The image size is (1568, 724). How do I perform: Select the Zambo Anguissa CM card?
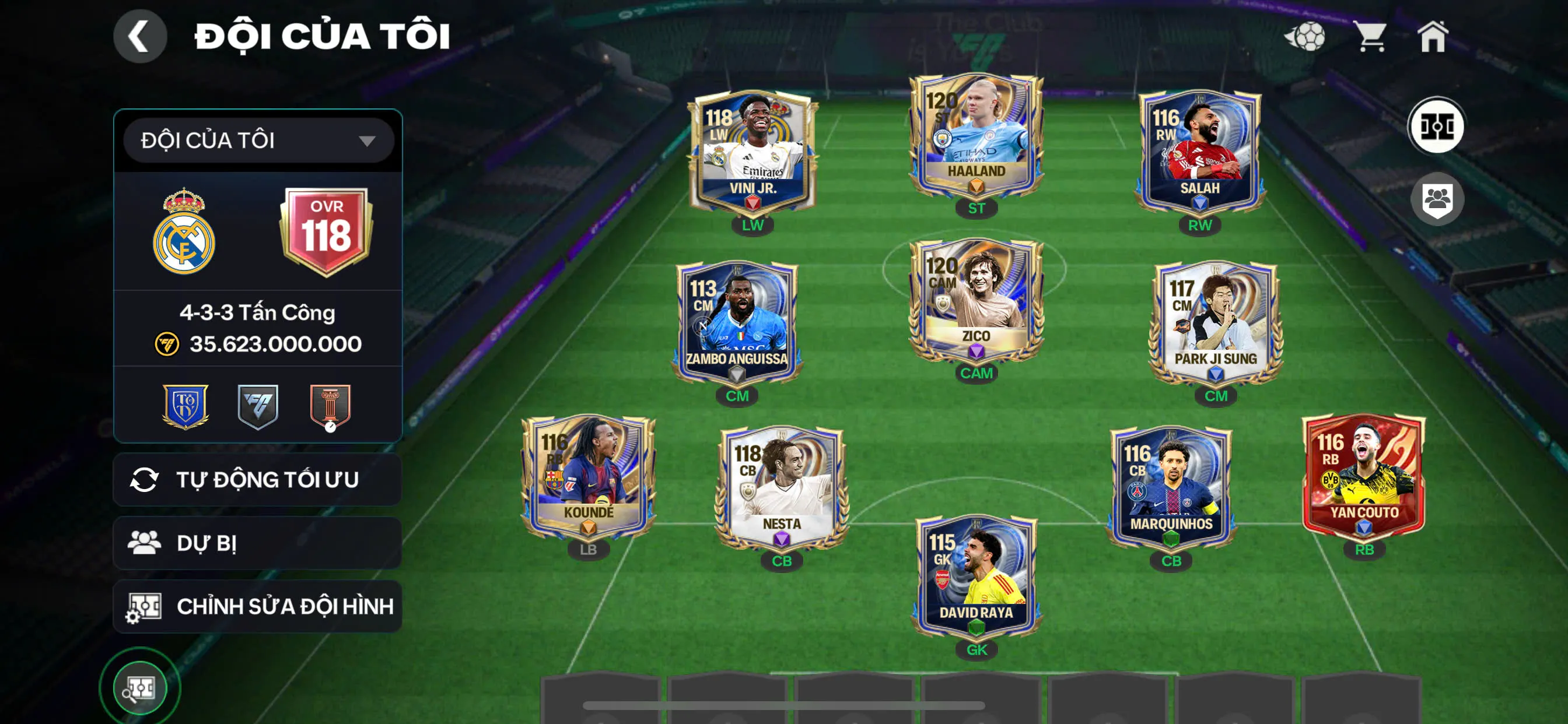point(737,324)
